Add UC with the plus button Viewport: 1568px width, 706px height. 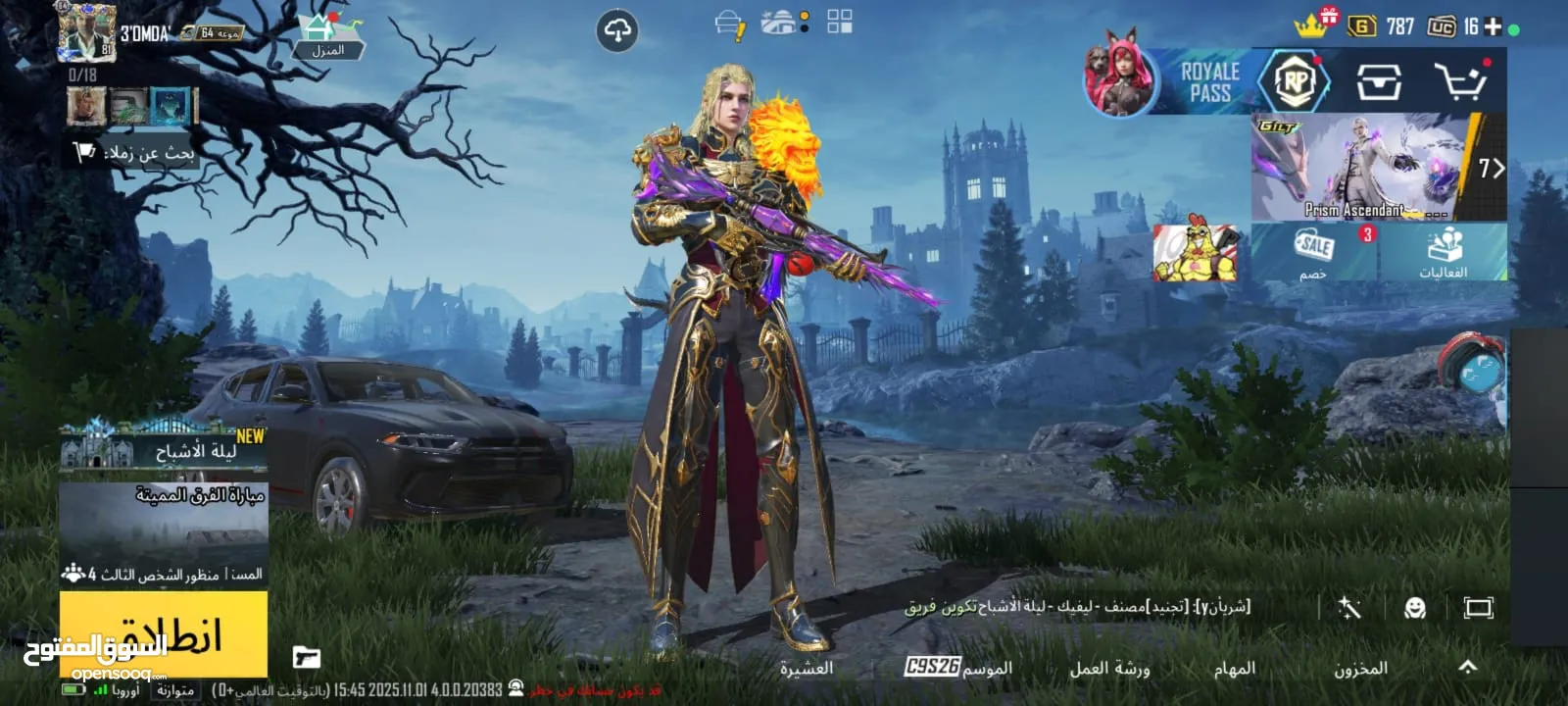pyautogui.click(x=1493, y=26)
